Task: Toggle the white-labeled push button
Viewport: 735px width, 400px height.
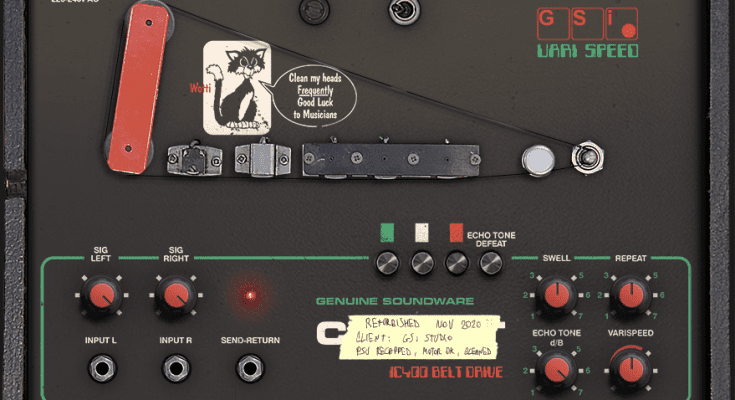Action: (421, 263)
